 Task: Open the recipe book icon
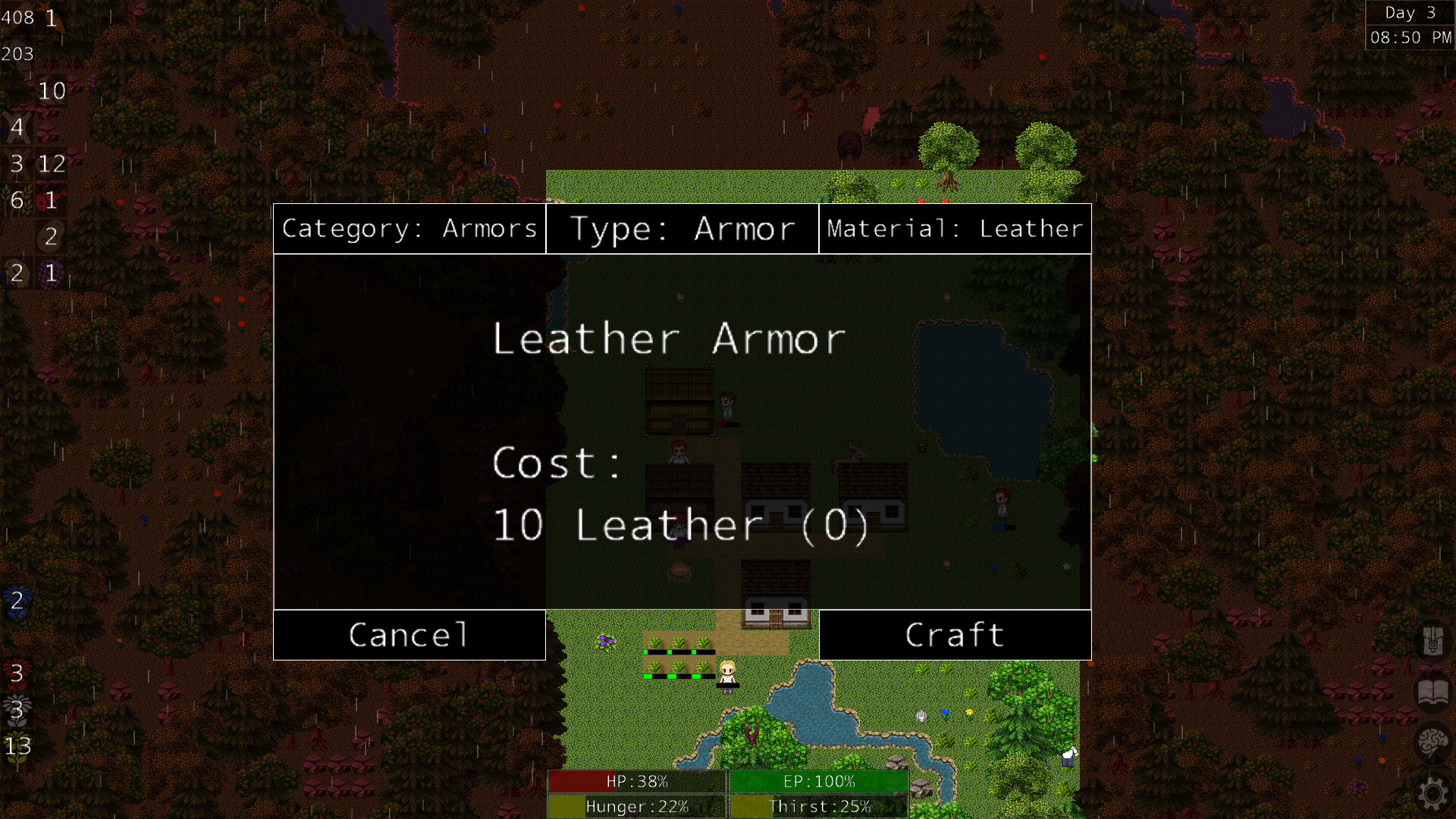(1432, 691)
